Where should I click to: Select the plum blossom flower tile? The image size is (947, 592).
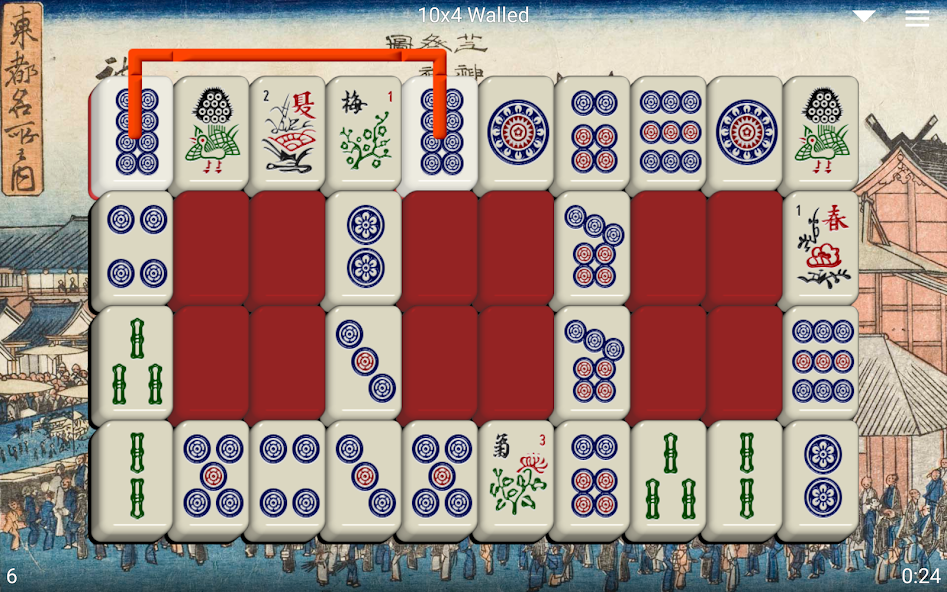pyautogui.click(x=364, y=131)
